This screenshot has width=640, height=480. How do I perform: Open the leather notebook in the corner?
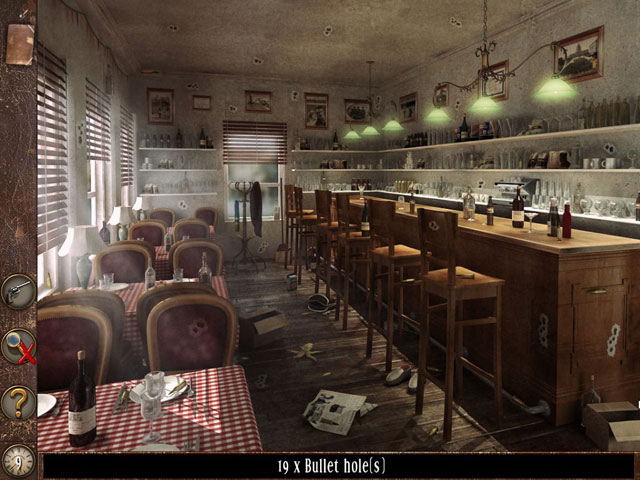click(19, 43)
